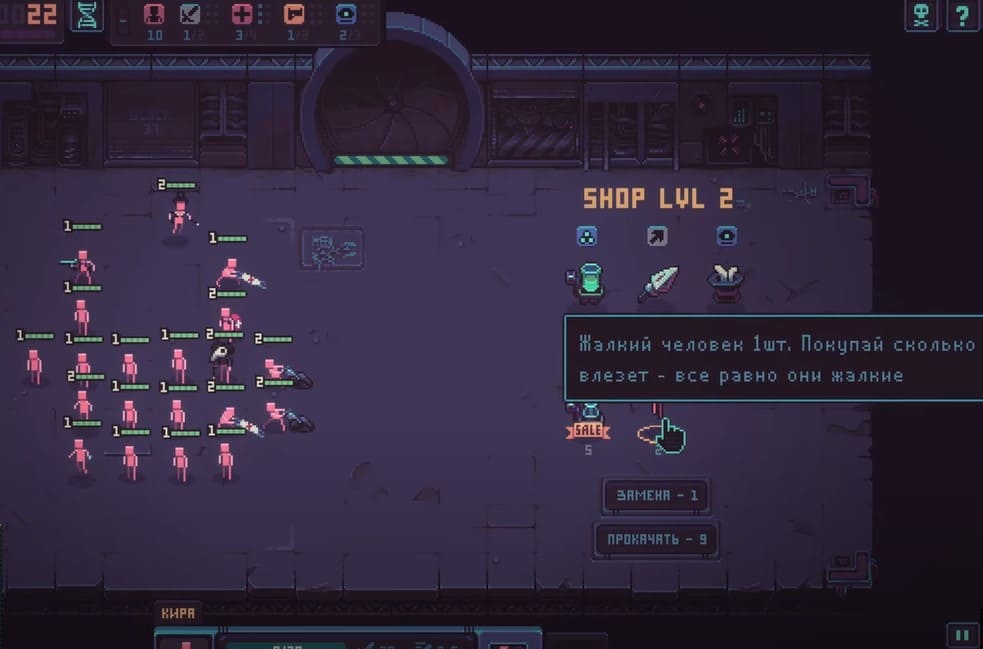This screenshot has height=649, width=983.
Task: Select the medic cross class icon
Action: (x=242, y=15)
